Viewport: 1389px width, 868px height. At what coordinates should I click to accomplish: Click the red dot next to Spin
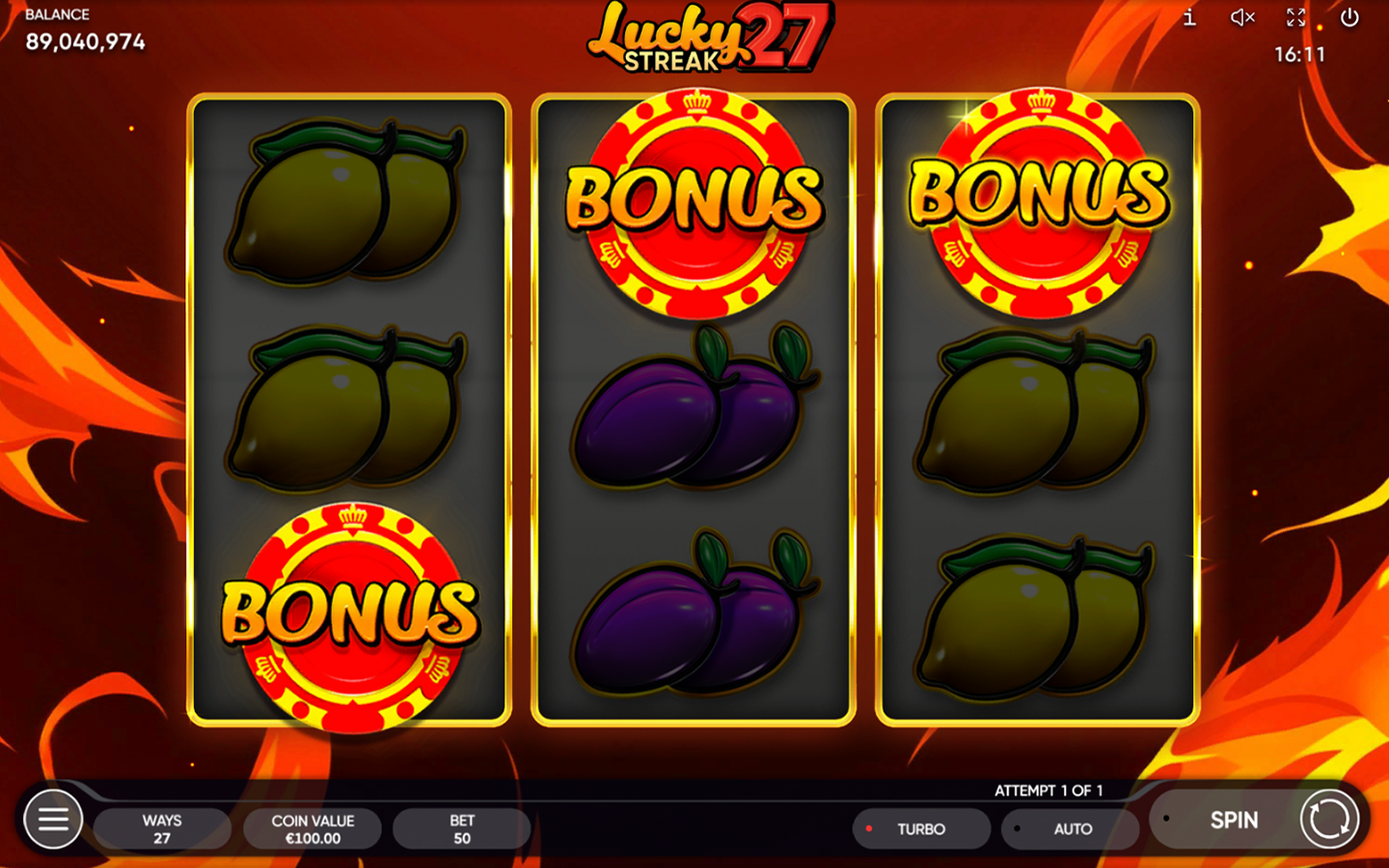[1167, 819]
